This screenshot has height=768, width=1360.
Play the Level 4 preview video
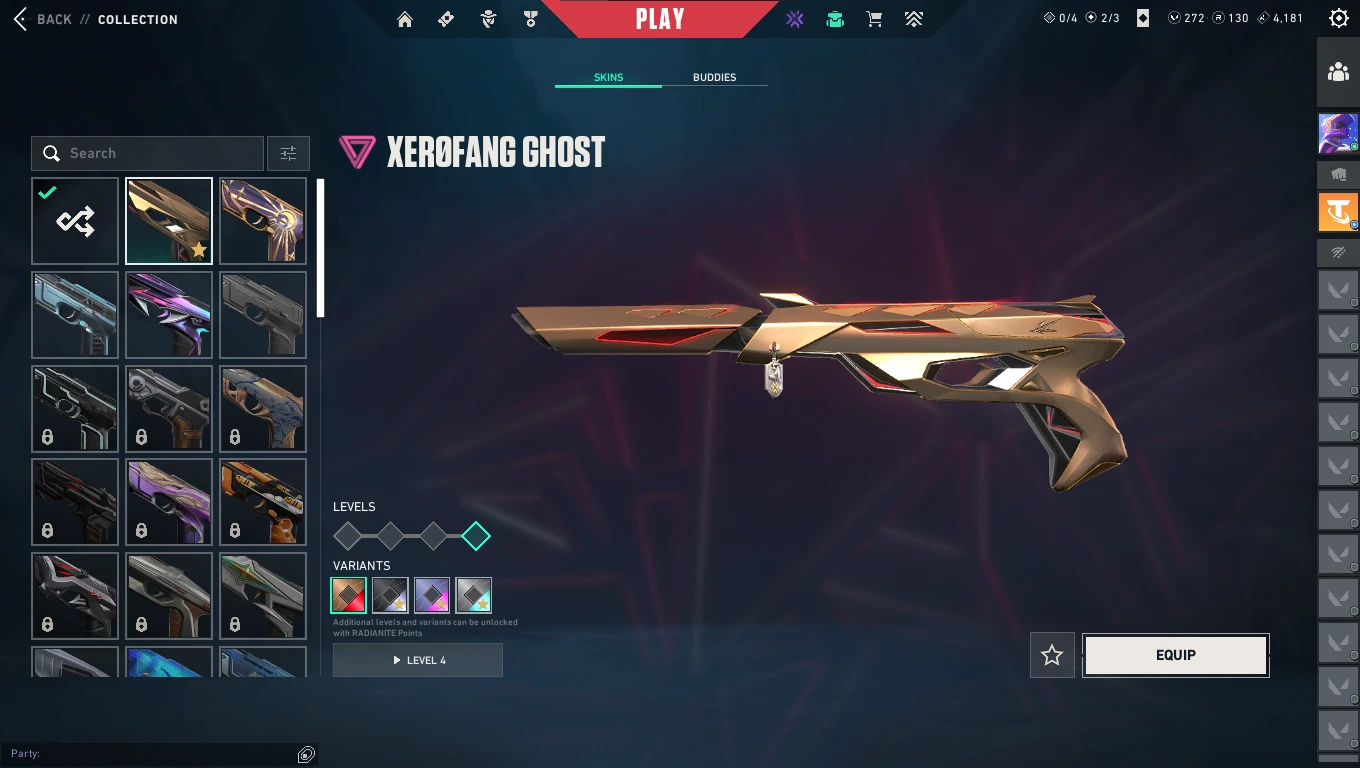pyautogui.click(x=418, y=660)
